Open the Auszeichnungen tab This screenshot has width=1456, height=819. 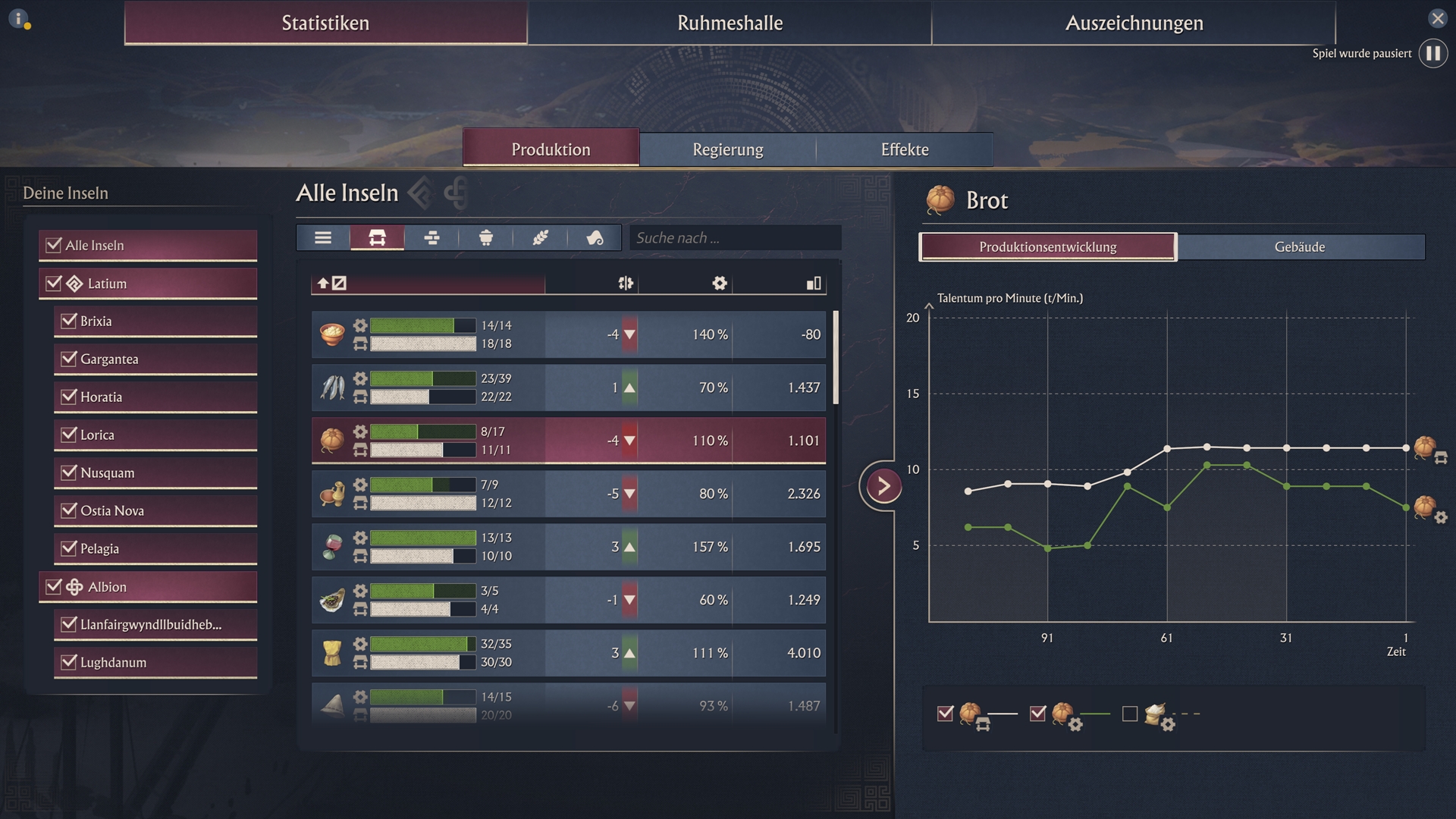pos(1134,23)
